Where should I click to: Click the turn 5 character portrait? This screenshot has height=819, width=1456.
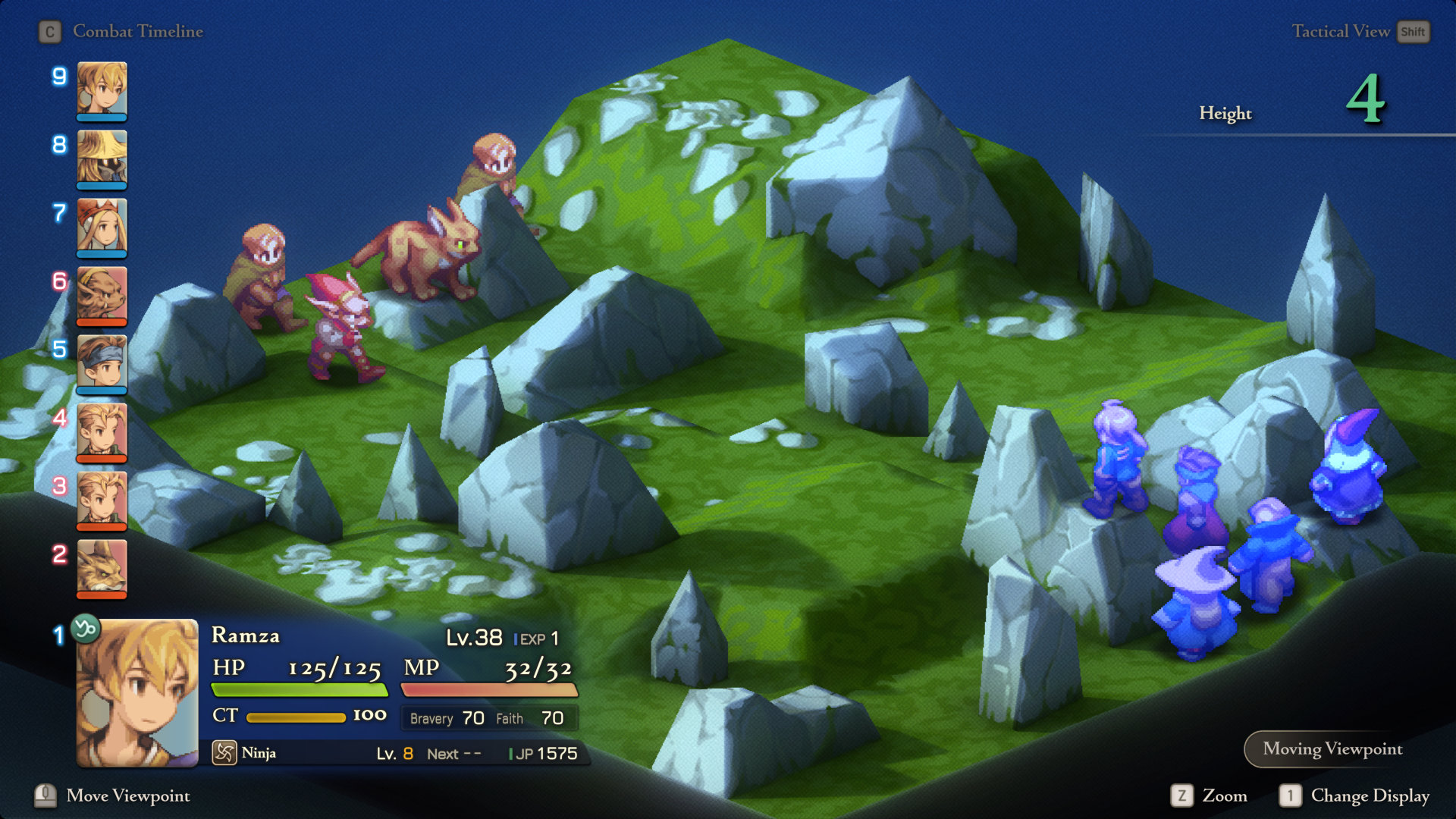pyautogui.click(x=102, y=364)
